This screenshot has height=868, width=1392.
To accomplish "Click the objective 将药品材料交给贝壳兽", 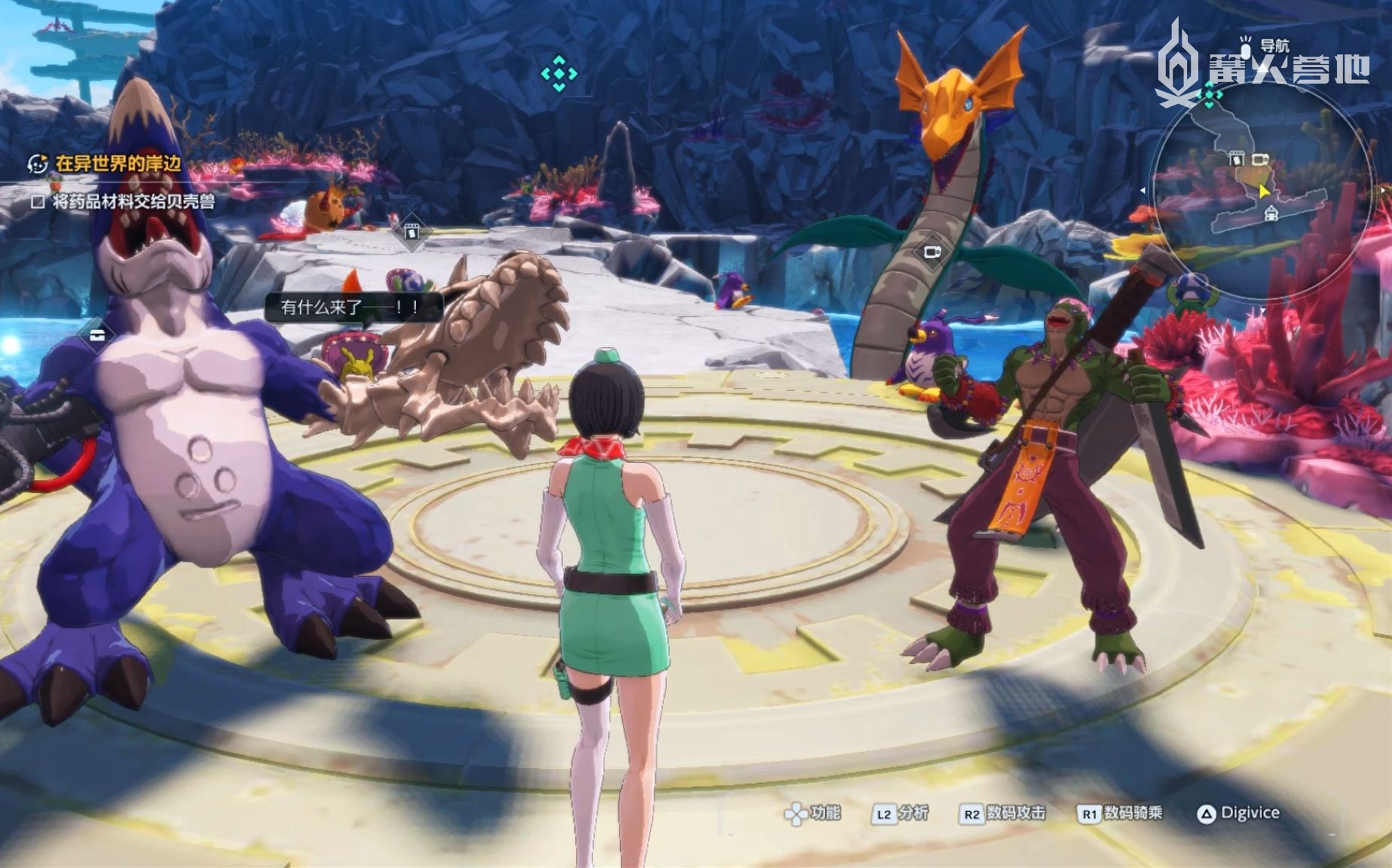I will pos(133,201).
